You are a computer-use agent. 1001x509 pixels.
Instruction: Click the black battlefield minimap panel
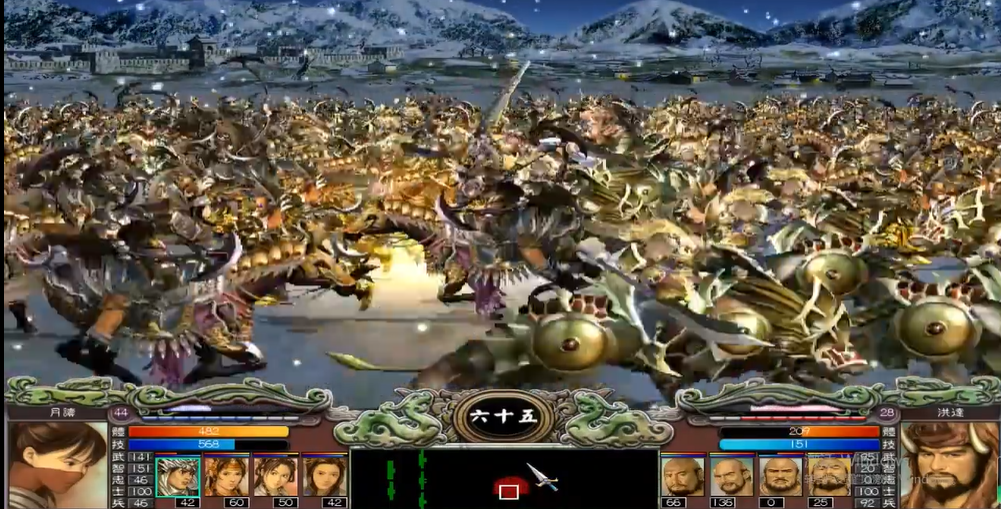pyautogui.click(x=503, y=478)
